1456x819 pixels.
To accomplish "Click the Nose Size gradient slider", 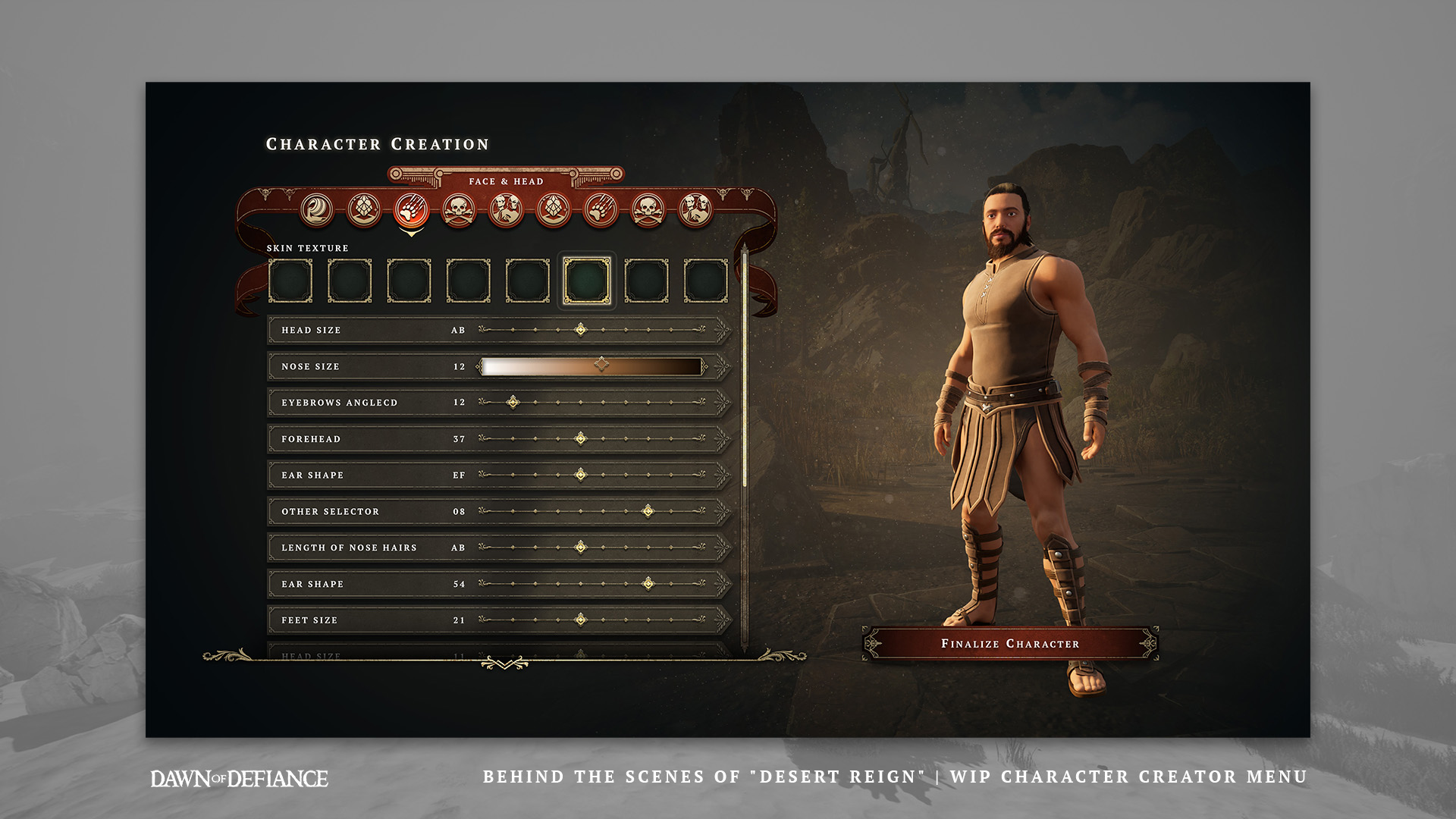I will pos(591,366).
